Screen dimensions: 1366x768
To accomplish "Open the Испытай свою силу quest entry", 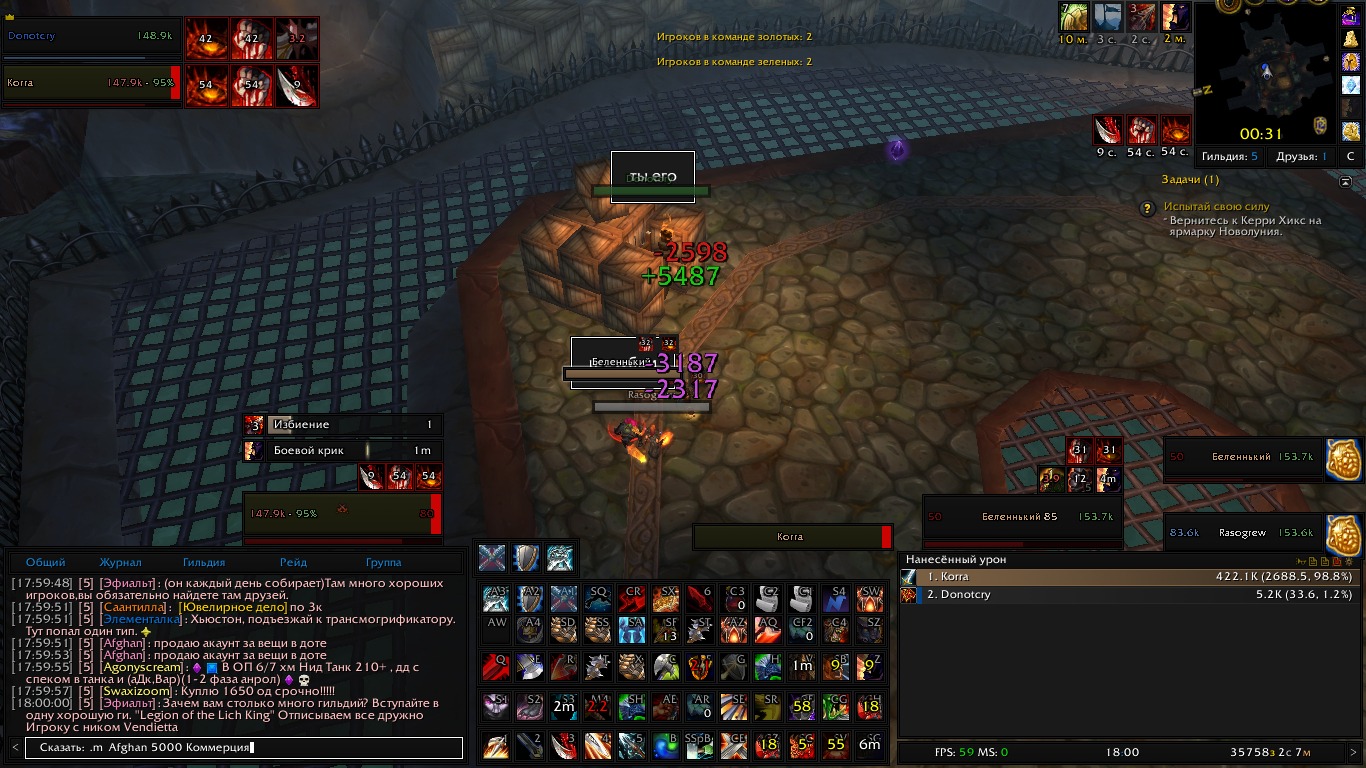I will pyautogui.click(x=1215, y=206).
